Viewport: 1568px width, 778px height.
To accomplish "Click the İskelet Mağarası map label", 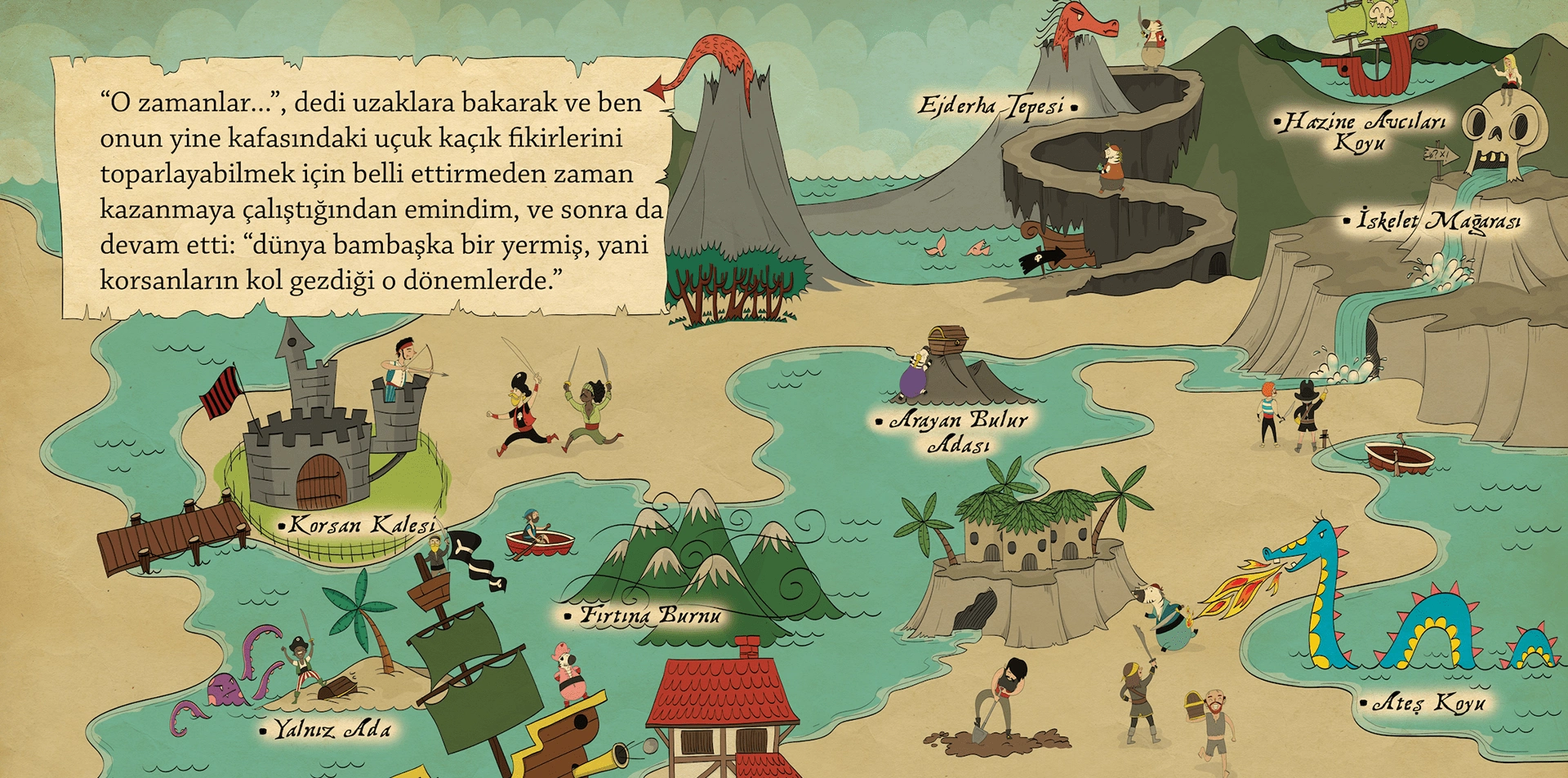I will pos(1437,221).
